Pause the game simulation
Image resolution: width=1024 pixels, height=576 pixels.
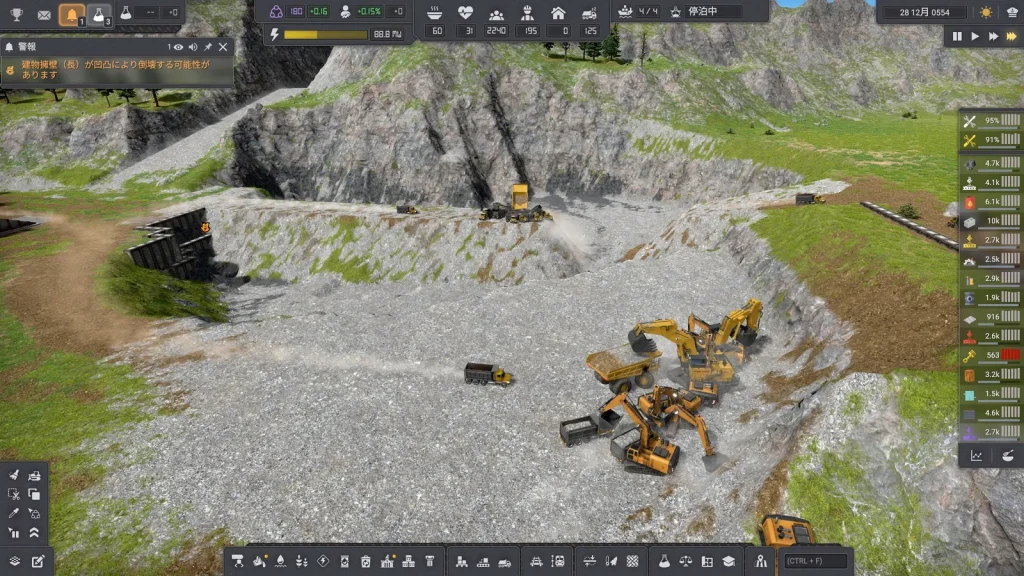[957, 36]
